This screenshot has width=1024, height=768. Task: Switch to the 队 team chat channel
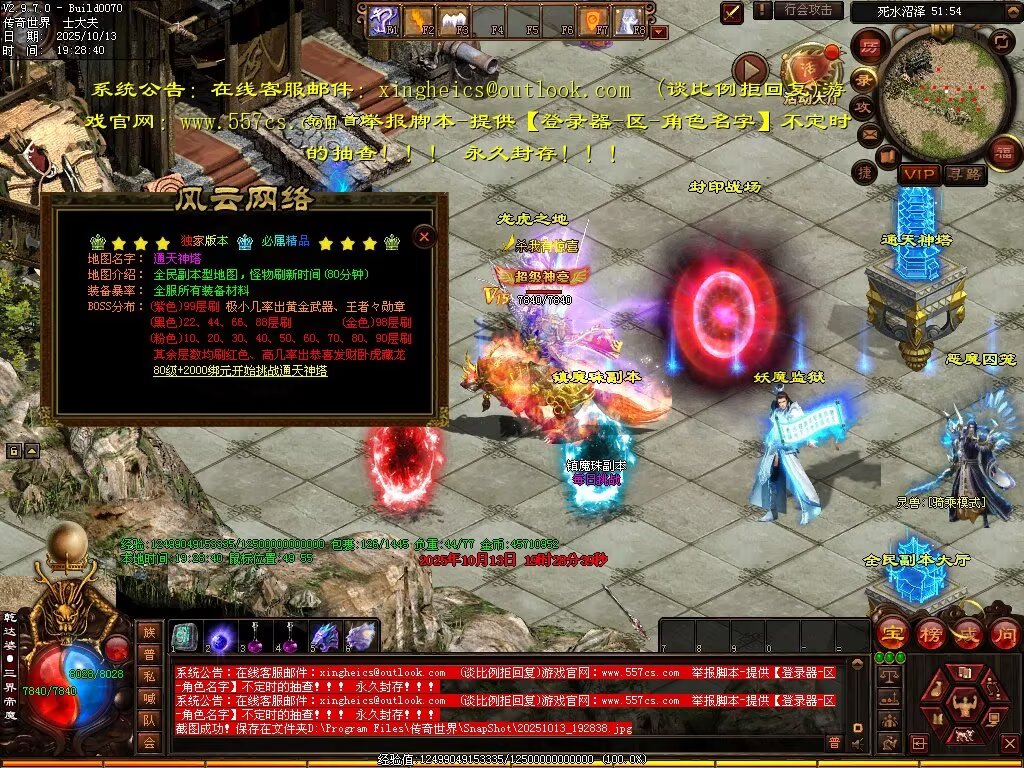(149, 719)
